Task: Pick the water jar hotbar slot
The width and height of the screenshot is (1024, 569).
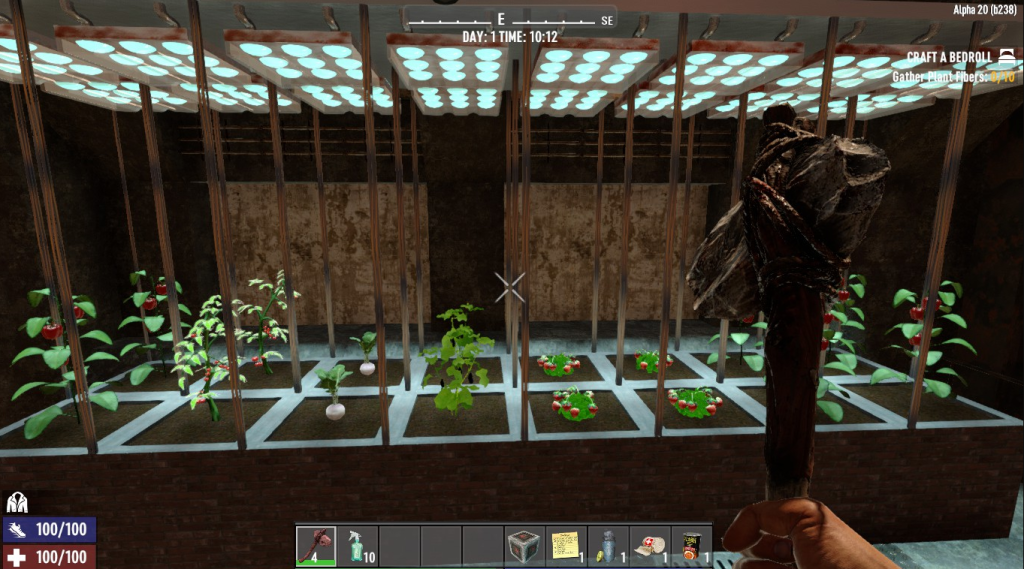Action: [608, 546]
